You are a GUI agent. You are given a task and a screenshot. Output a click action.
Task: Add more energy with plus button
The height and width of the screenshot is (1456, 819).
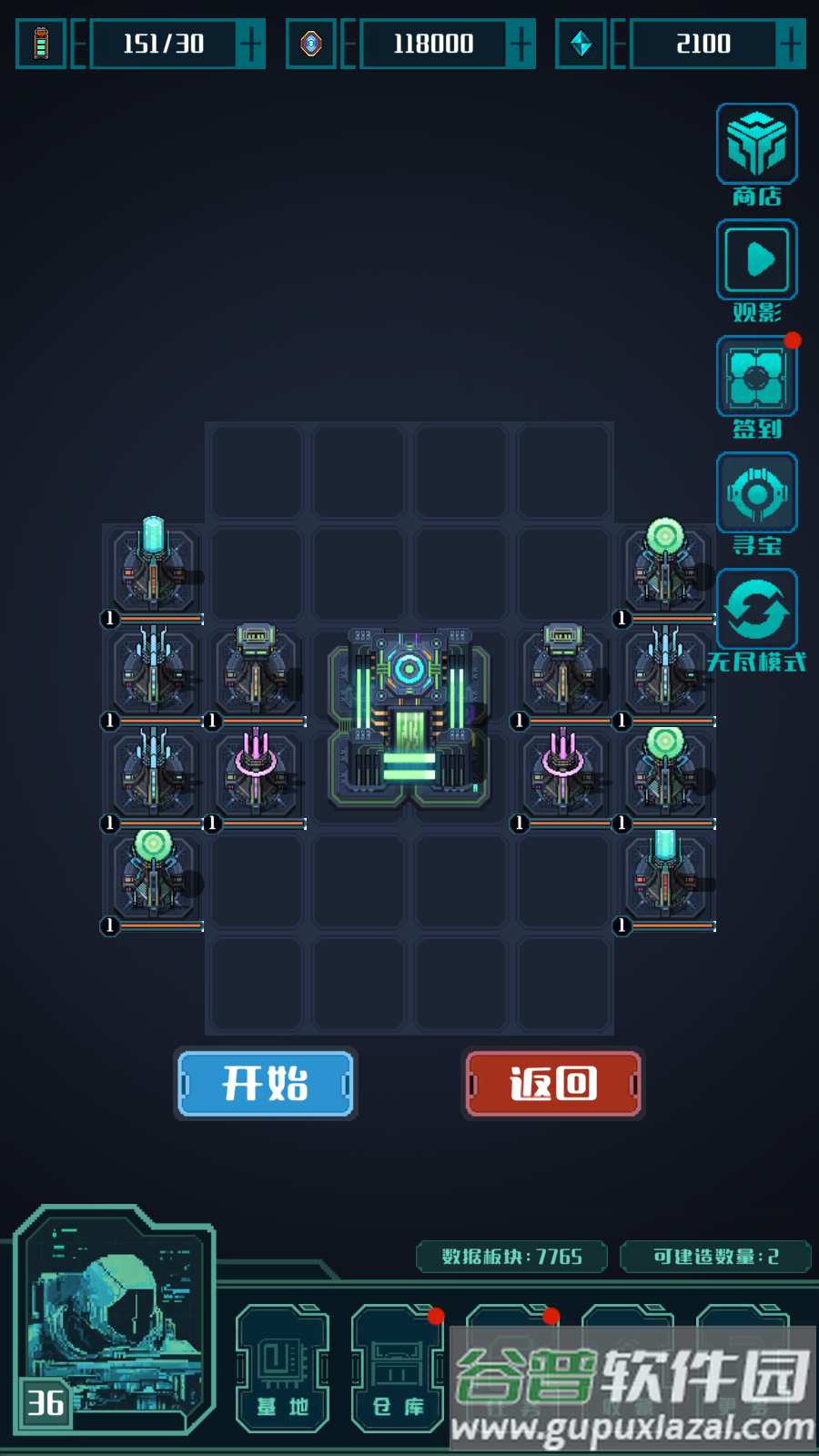pyautogui.click(x=249, y=44)
